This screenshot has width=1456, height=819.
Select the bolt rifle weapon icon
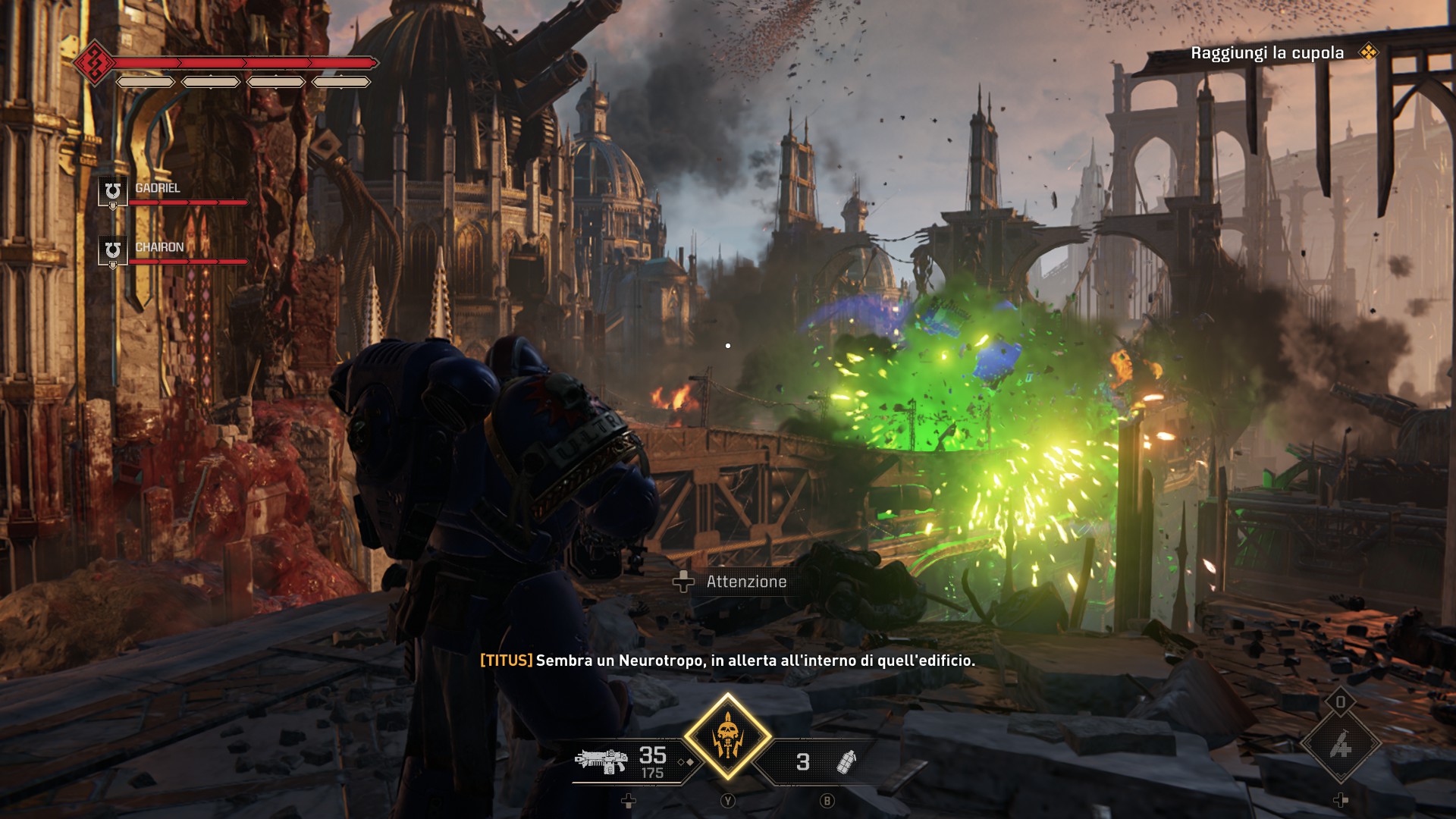[x=601, y=761]
